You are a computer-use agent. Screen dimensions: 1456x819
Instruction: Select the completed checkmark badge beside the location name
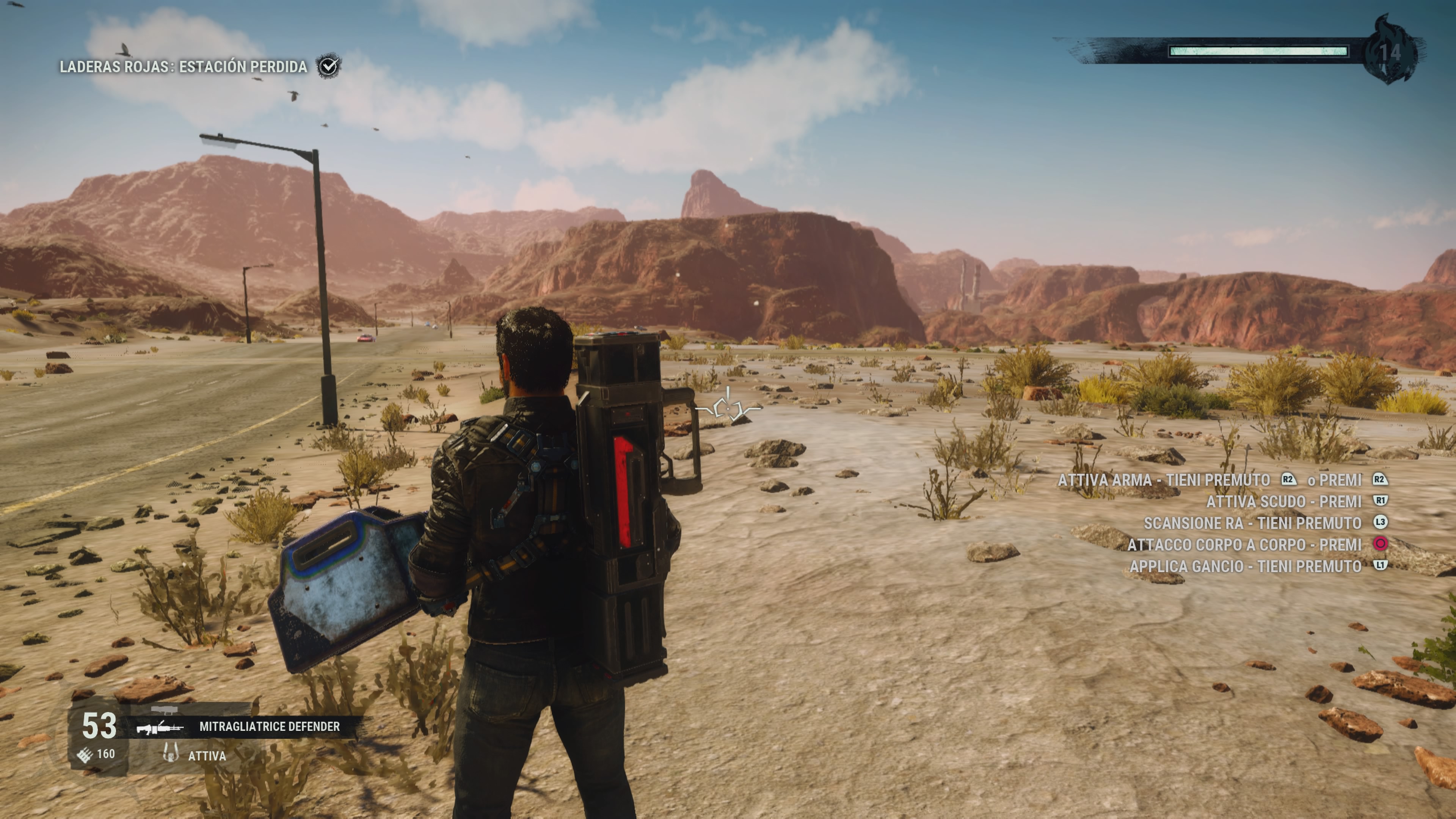[x=328, y=66]
